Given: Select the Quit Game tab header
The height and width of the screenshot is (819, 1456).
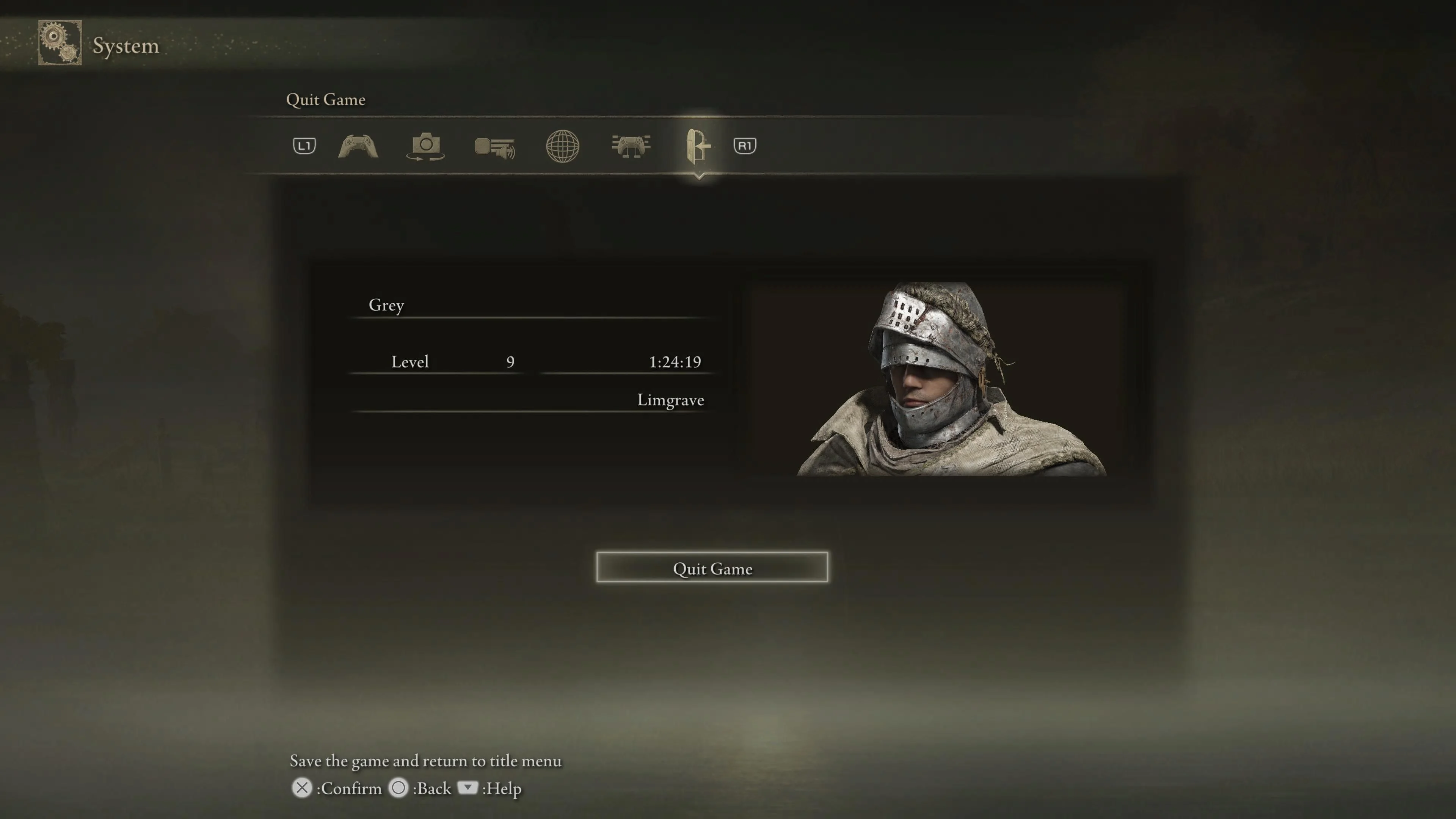Looking at the screenshot, I should pyautogui.click(x=327, y=99).
